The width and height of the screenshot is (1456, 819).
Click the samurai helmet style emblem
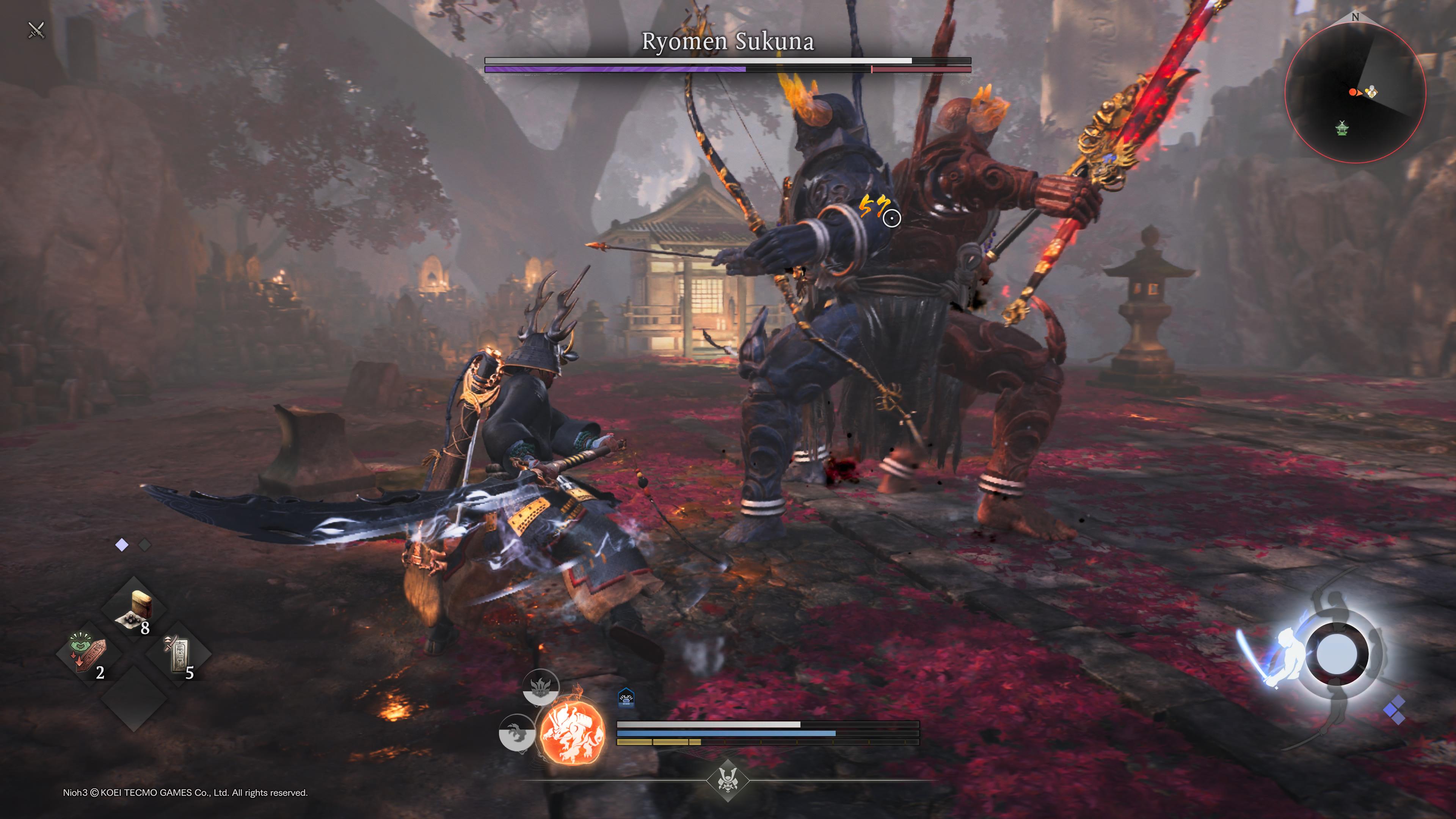coord(728,780)
